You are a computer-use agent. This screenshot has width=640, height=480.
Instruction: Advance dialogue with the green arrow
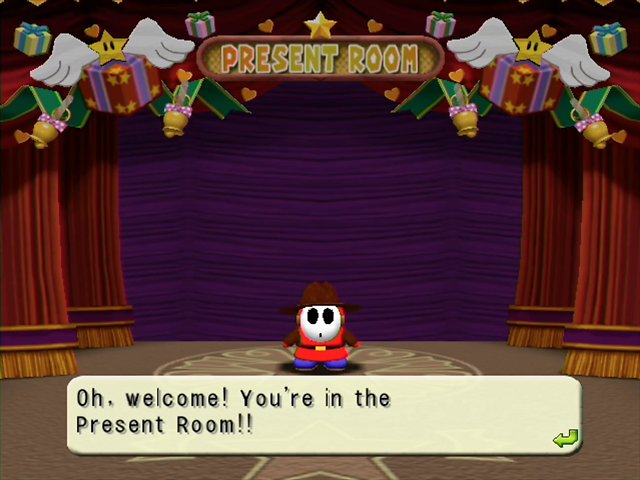[x=565, y=438]
